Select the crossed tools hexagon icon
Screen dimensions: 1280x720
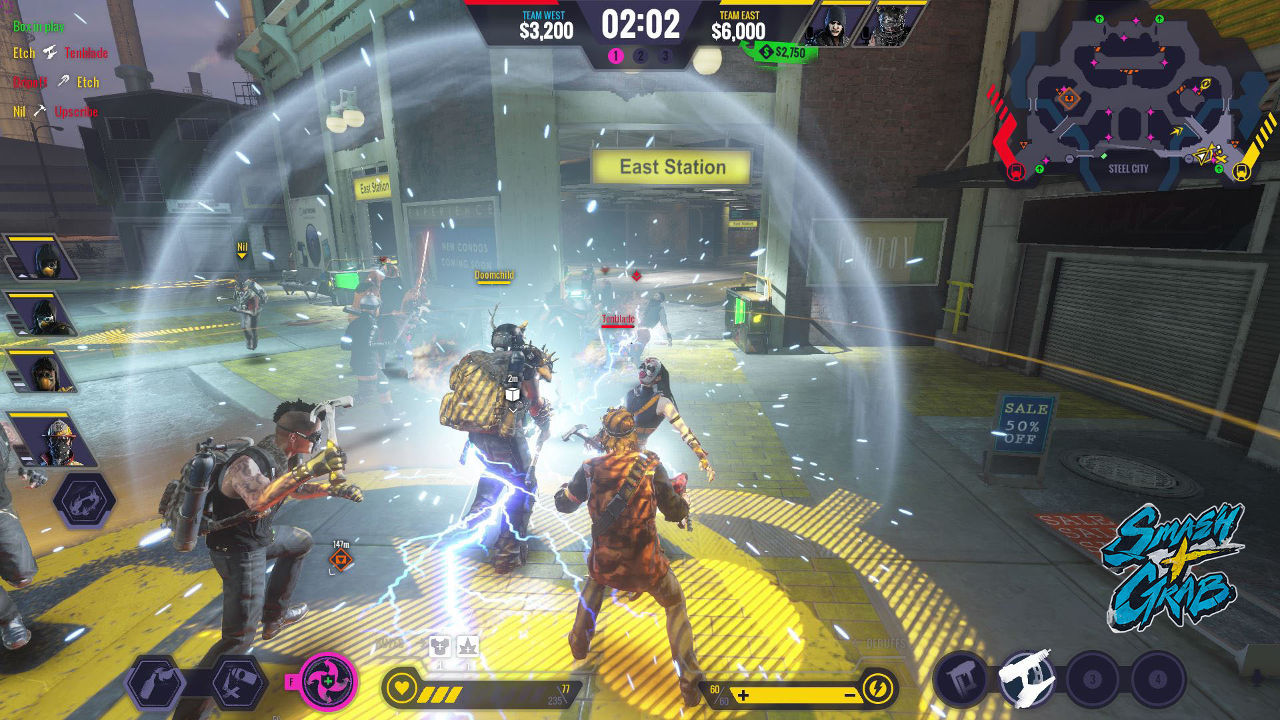pyautogui.click(x=238, y=683)
